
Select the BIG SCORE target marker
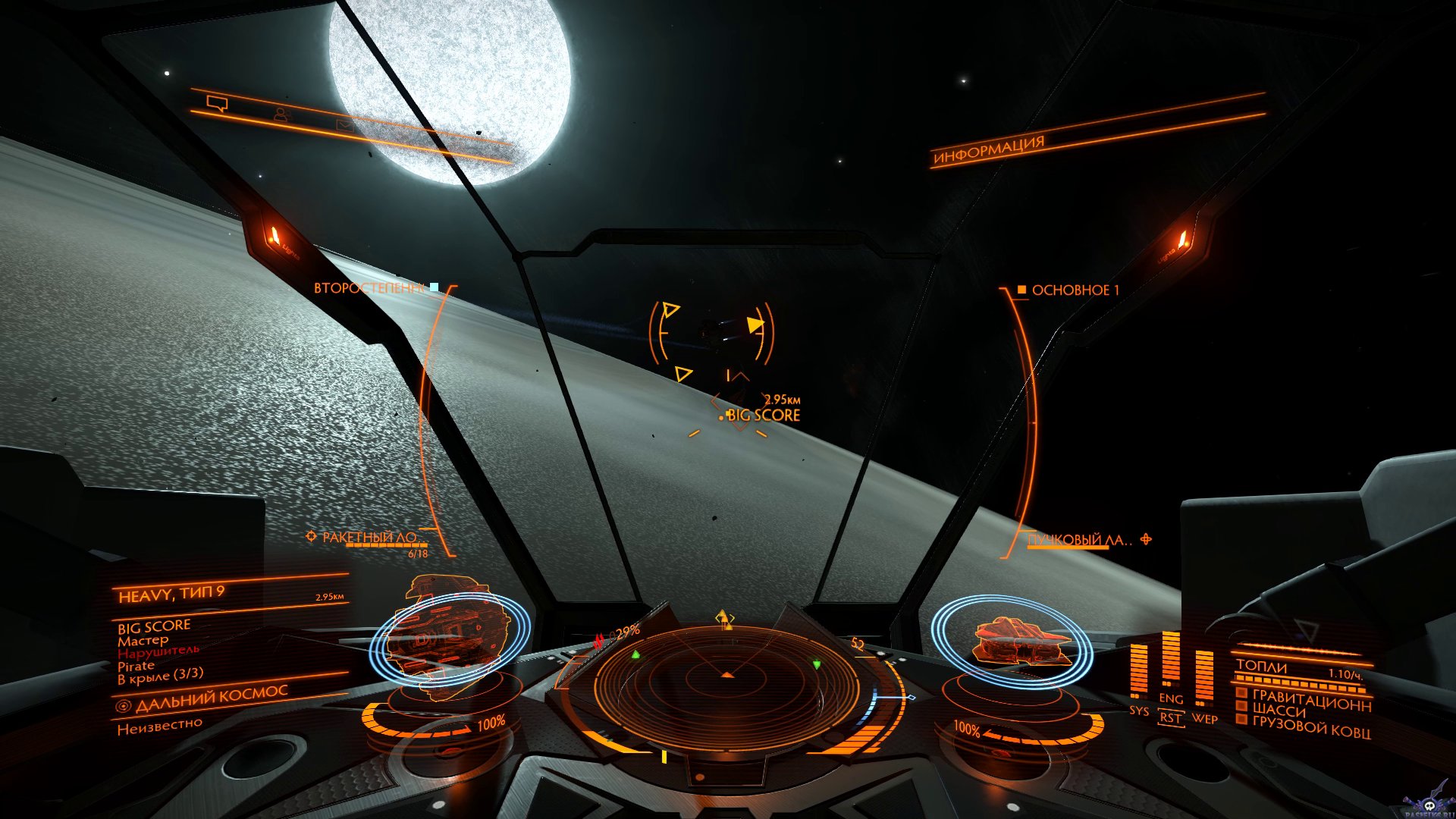click(x=763, y=415)
